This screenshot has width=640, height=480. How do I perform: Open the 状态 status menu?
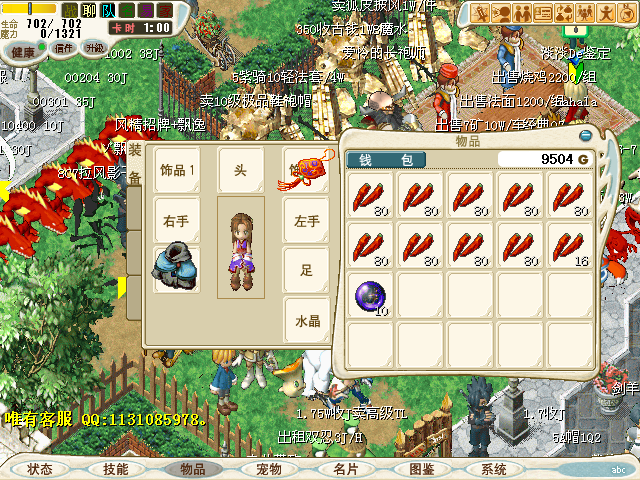(40, 469)
